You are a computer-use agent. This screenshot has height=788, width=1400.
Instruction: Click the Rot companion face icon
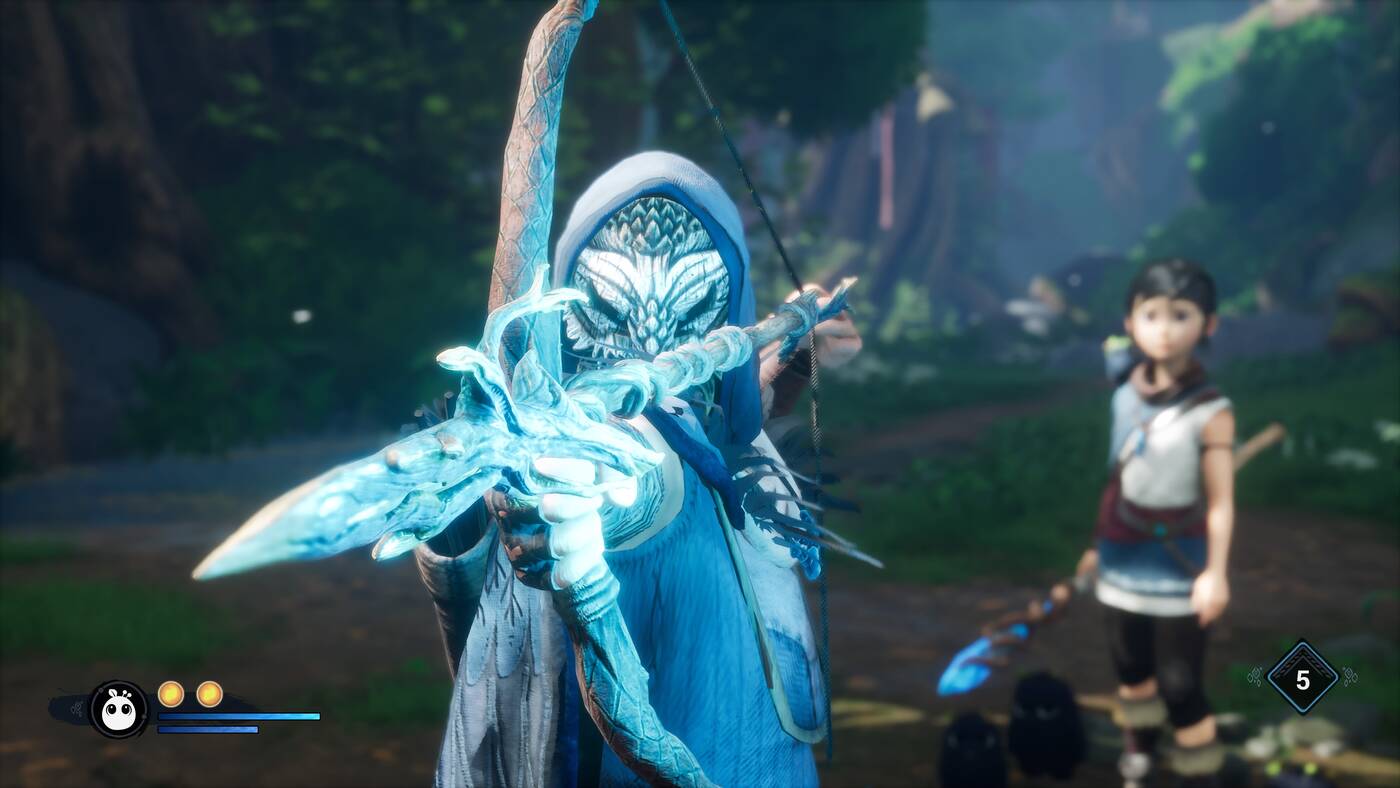[119, 709]
